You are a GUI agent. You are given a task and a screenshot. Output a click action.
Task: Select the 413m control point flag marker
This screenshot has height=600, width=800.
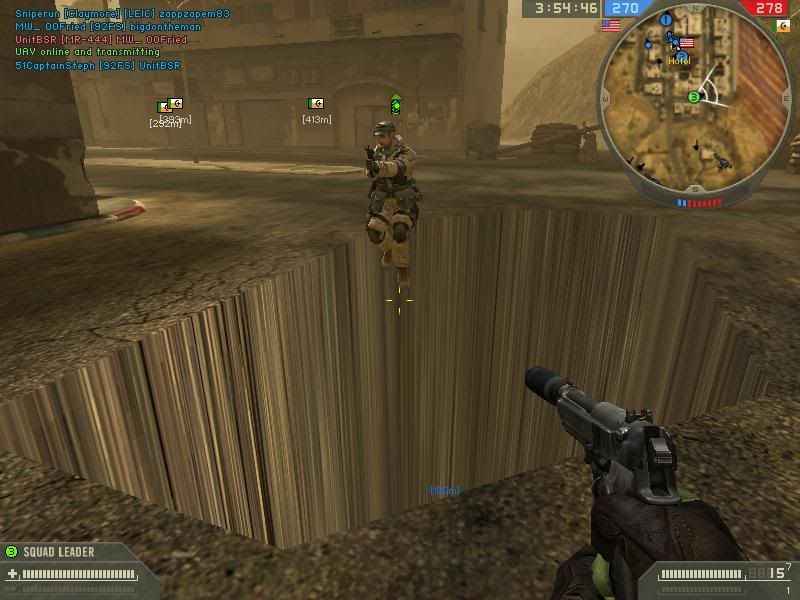pos(316,104)
